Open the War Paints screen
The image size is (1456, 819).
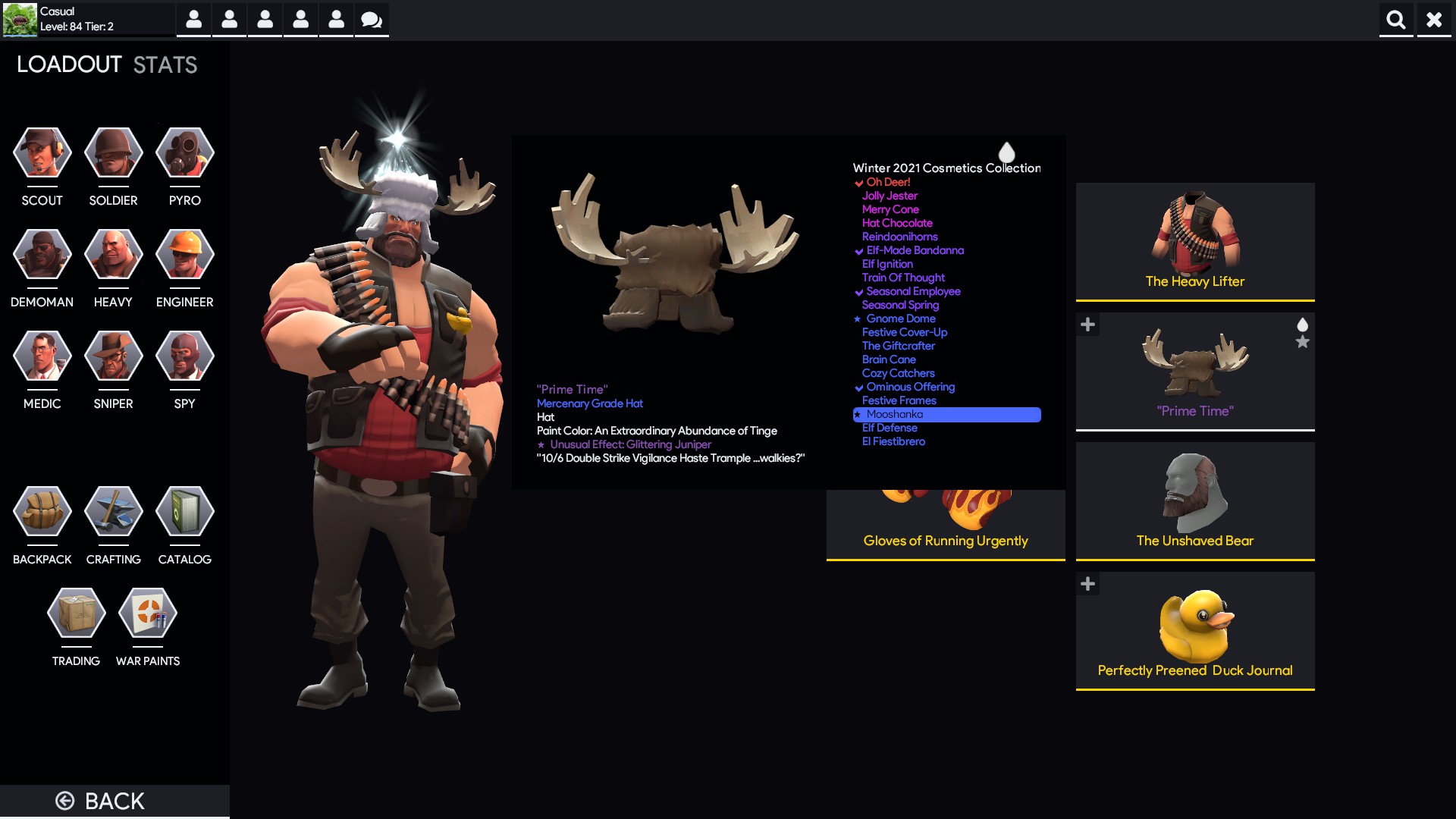(x=147, y=613)
